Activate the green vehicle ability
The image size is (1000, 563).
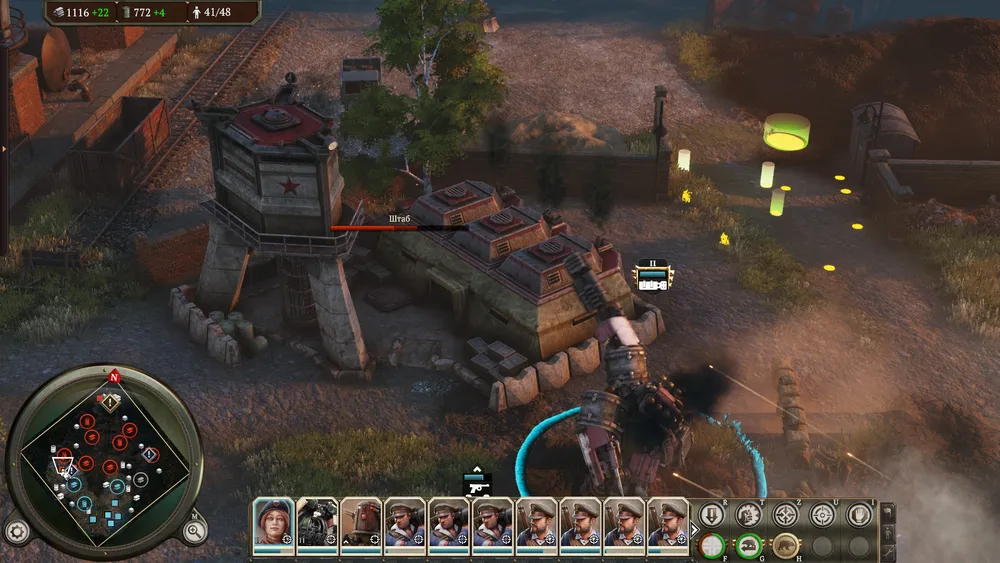tap(747, 546)
